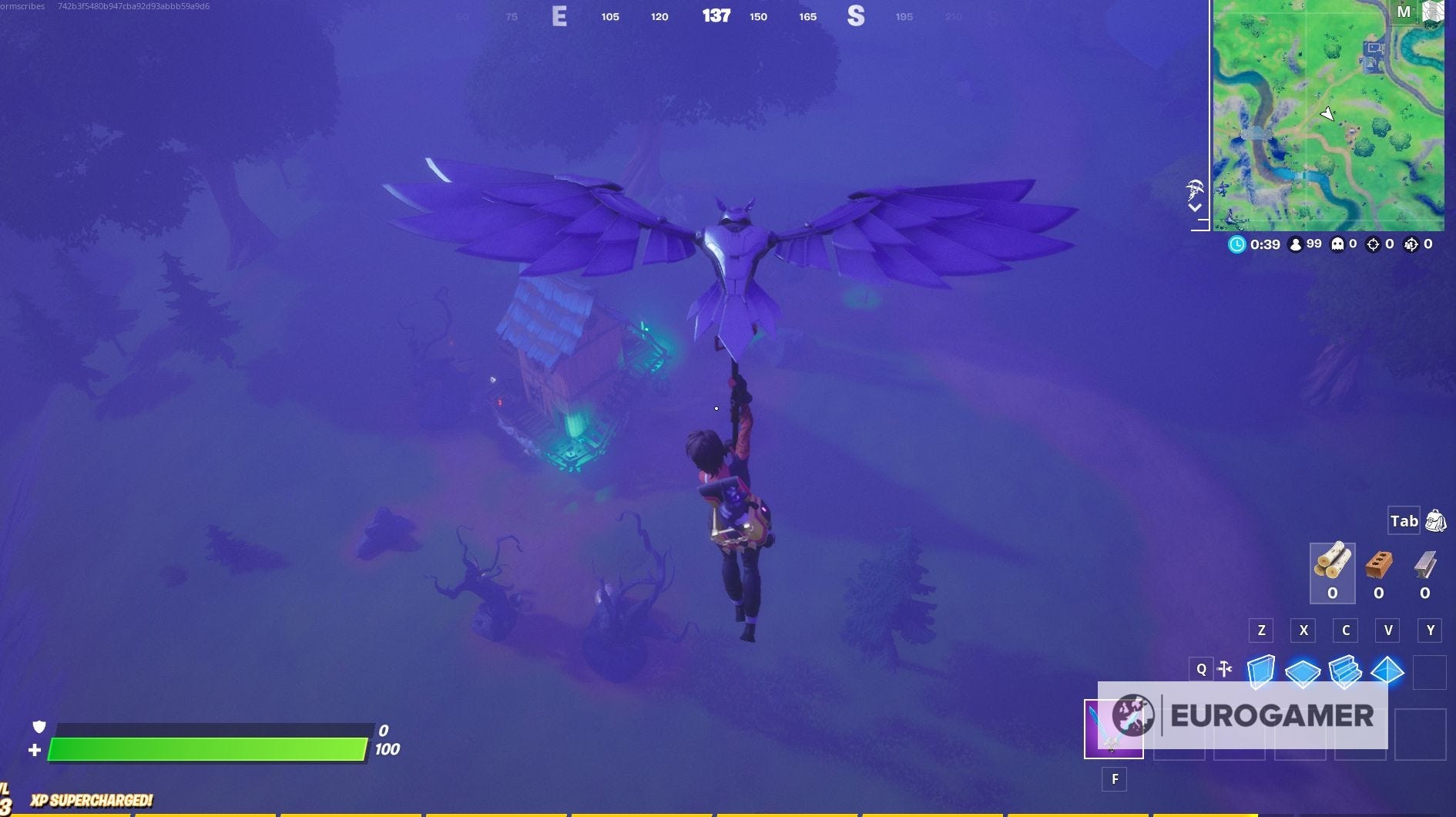This screenshot has height=817, width=1456.
Task: Expand the chevron under the glider icon
Action: click(x=1196, y=208)
